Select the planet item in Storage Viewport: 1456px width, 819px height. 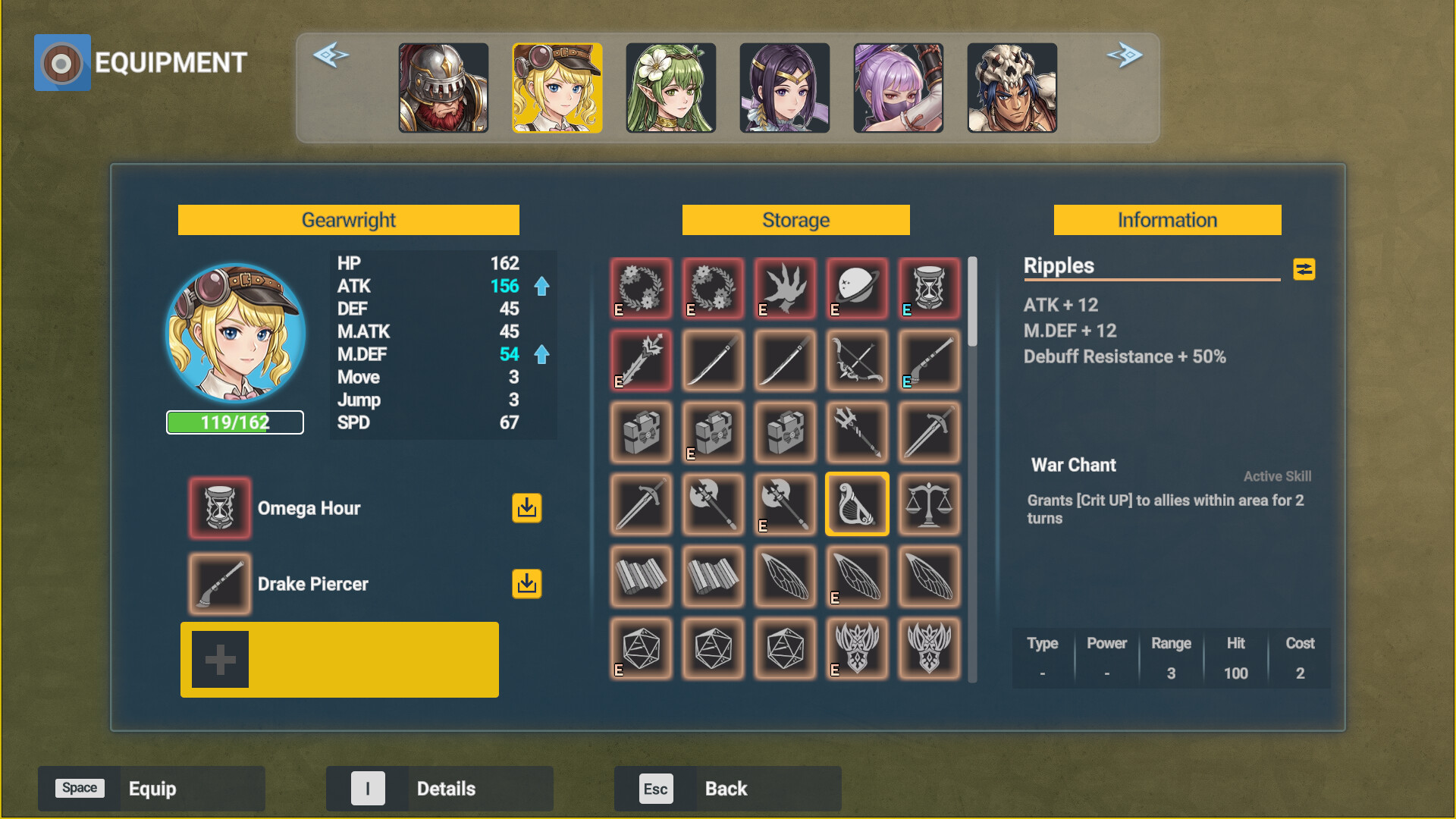(856, 288)
